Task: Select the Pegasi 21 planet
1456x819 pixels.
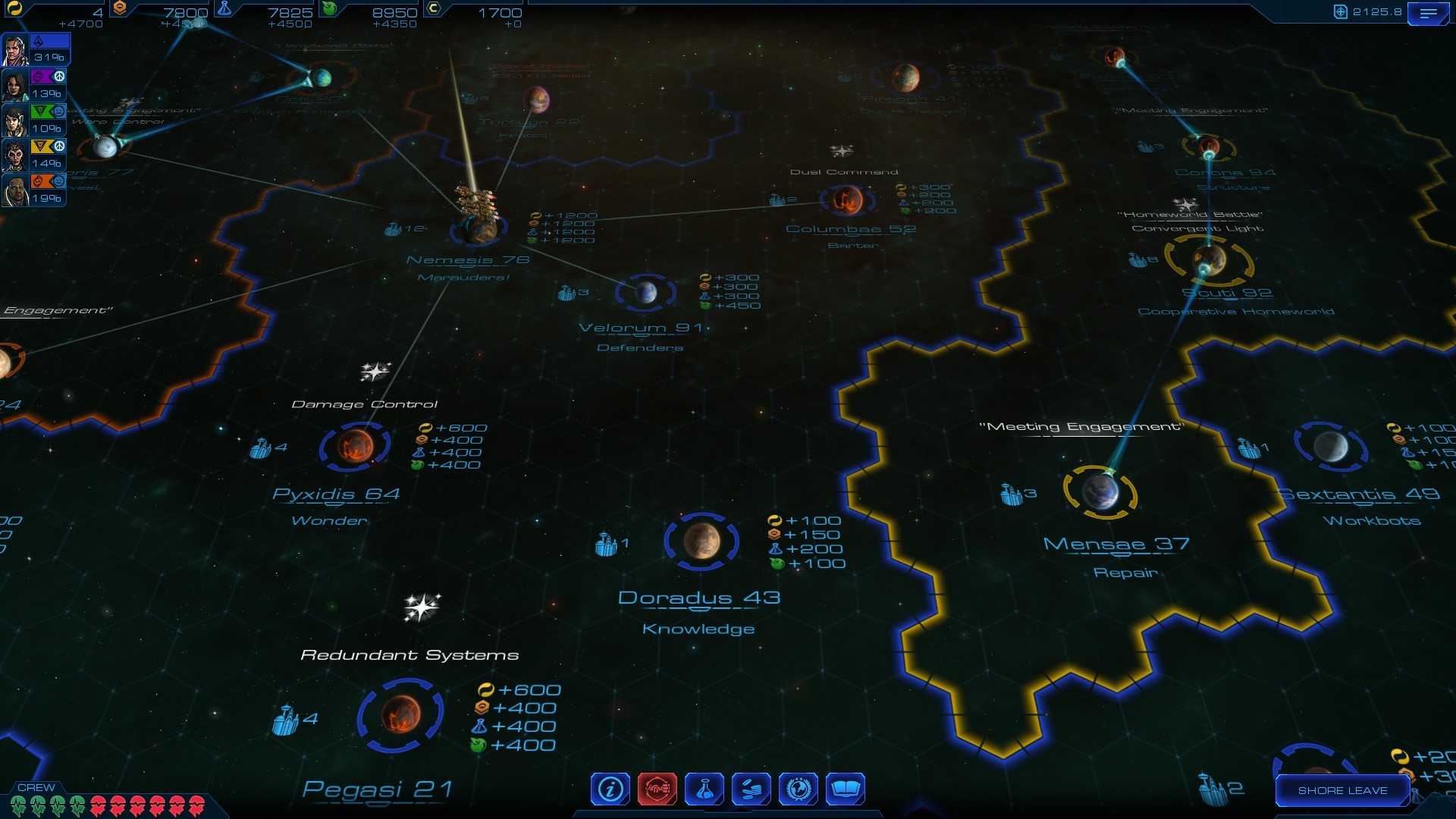Action: pyautogui.click(x=400, y=714)
